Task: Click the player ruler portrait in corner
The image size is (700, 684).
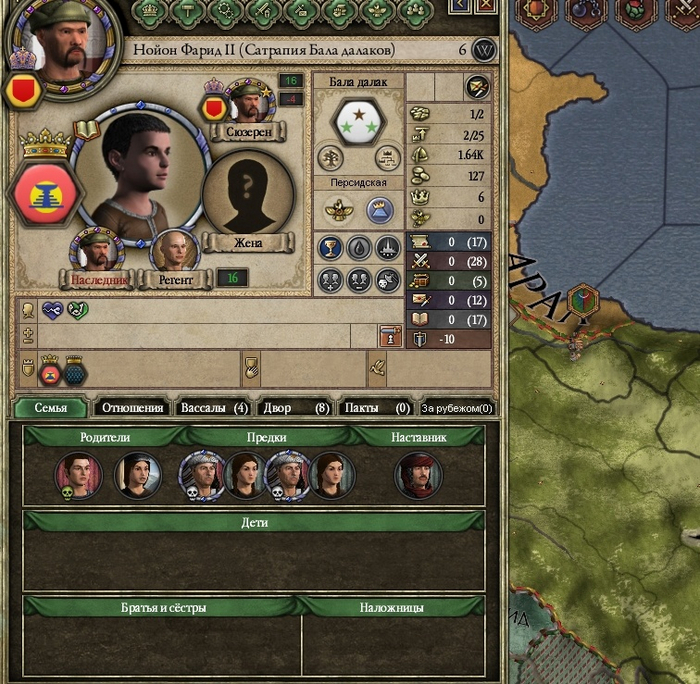Action: click(53, 42)
